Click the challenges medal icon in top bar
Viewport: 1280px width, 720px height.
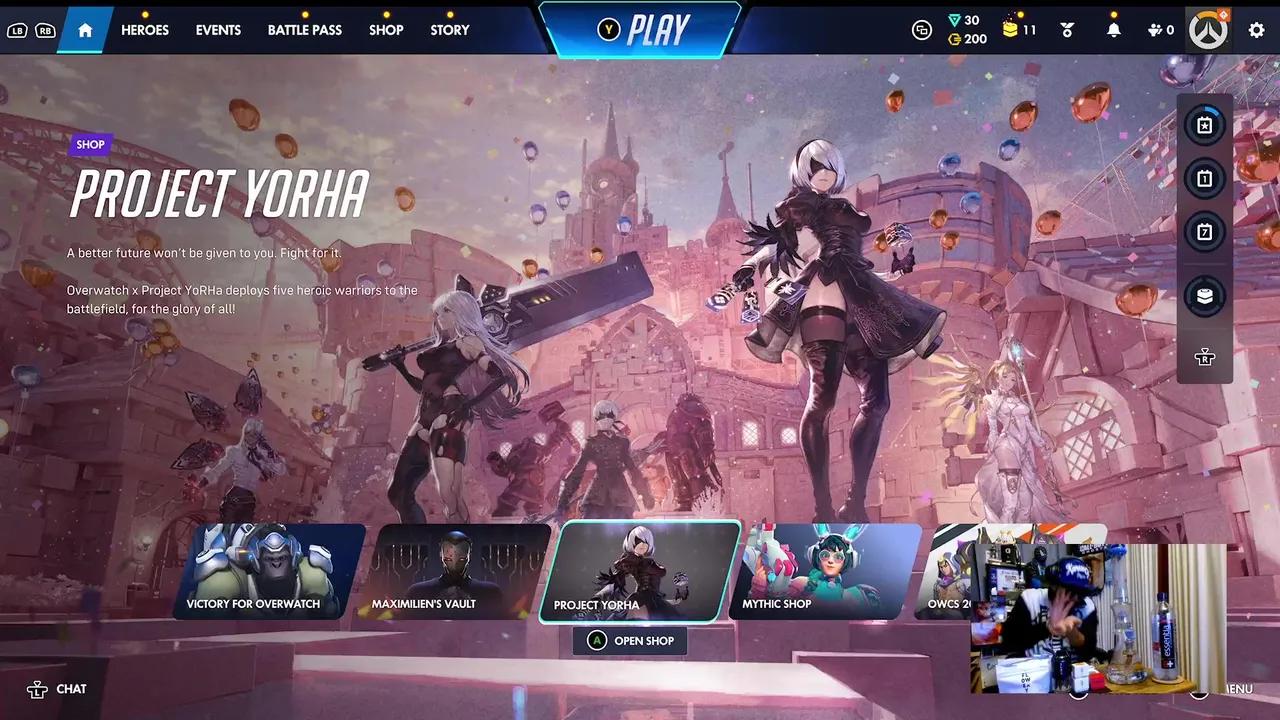tap(1067, 30)
